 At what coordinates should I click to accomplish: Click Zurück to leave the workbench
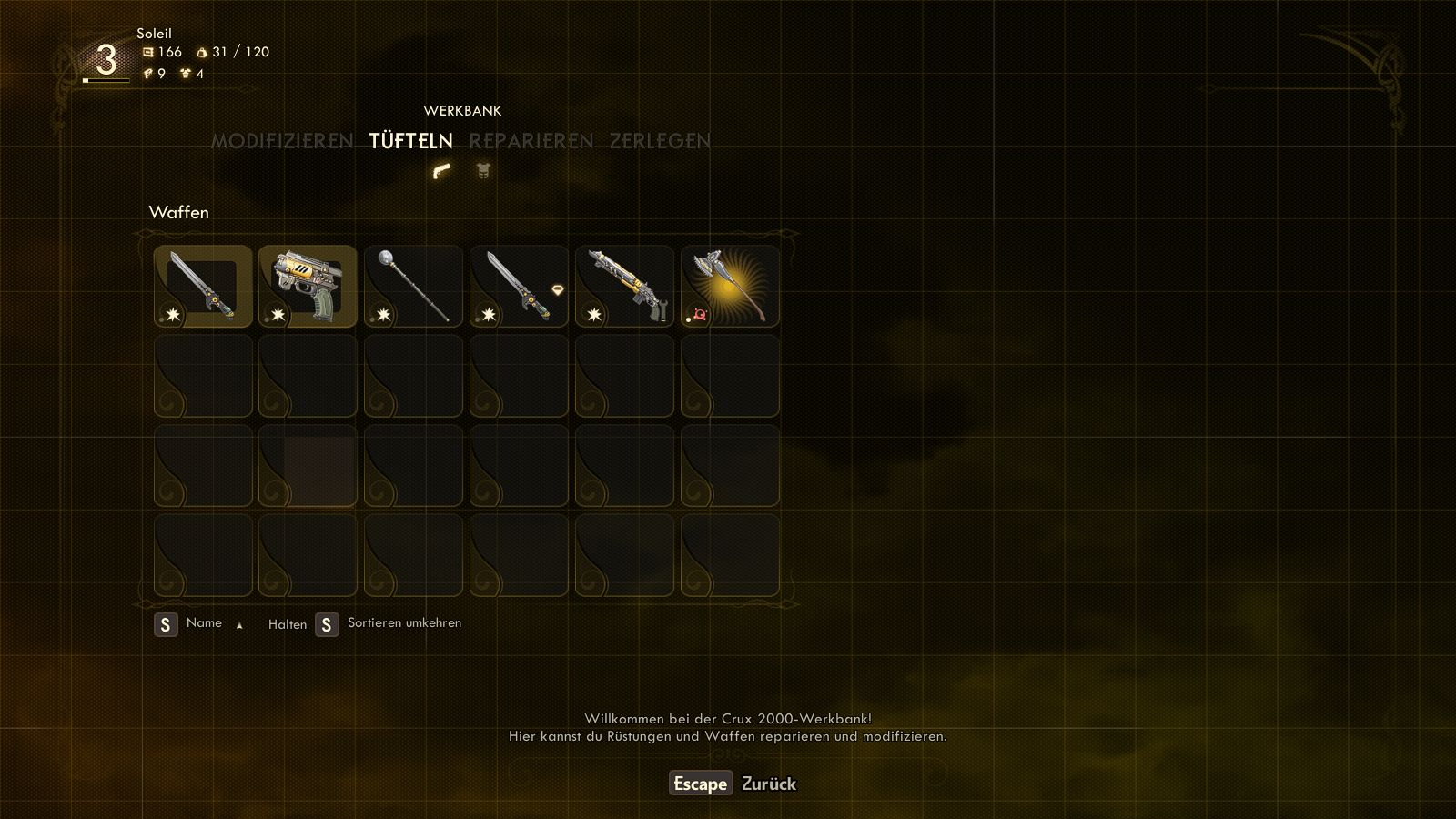pos(769,784)
